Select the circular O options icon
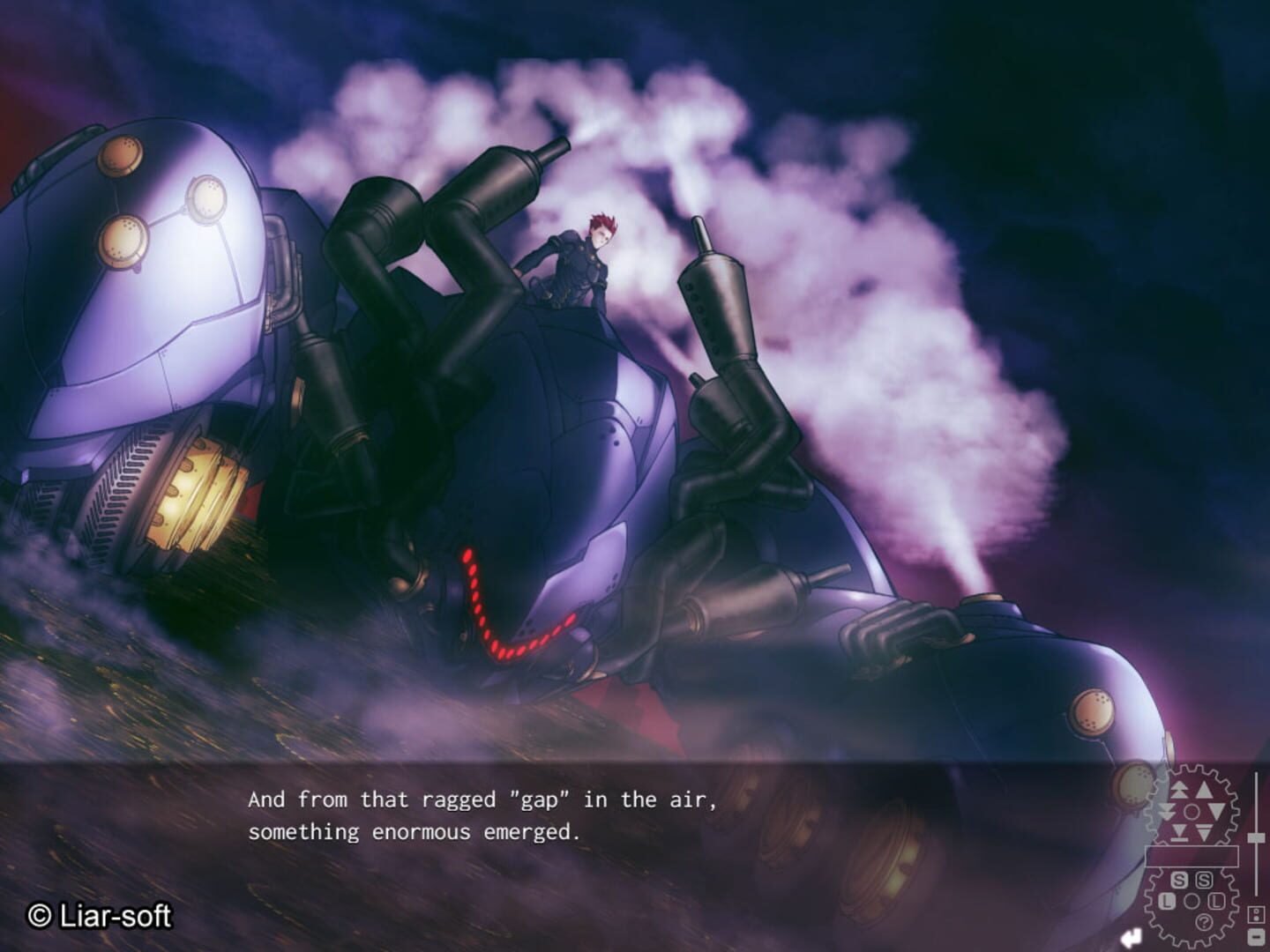Viewport: 1270px width, 952px height. point(1192,899)
